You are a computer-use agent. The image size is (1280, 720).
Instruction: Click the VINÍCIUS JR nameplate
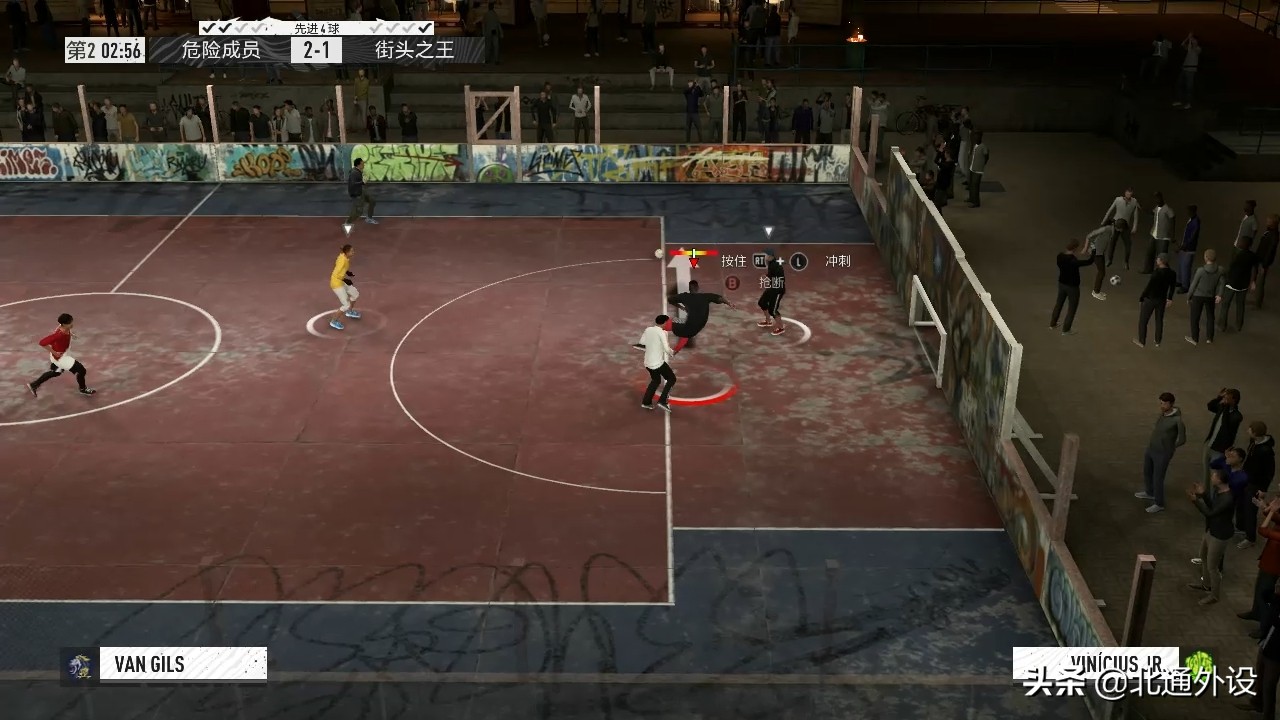[x=1117, y=662]
